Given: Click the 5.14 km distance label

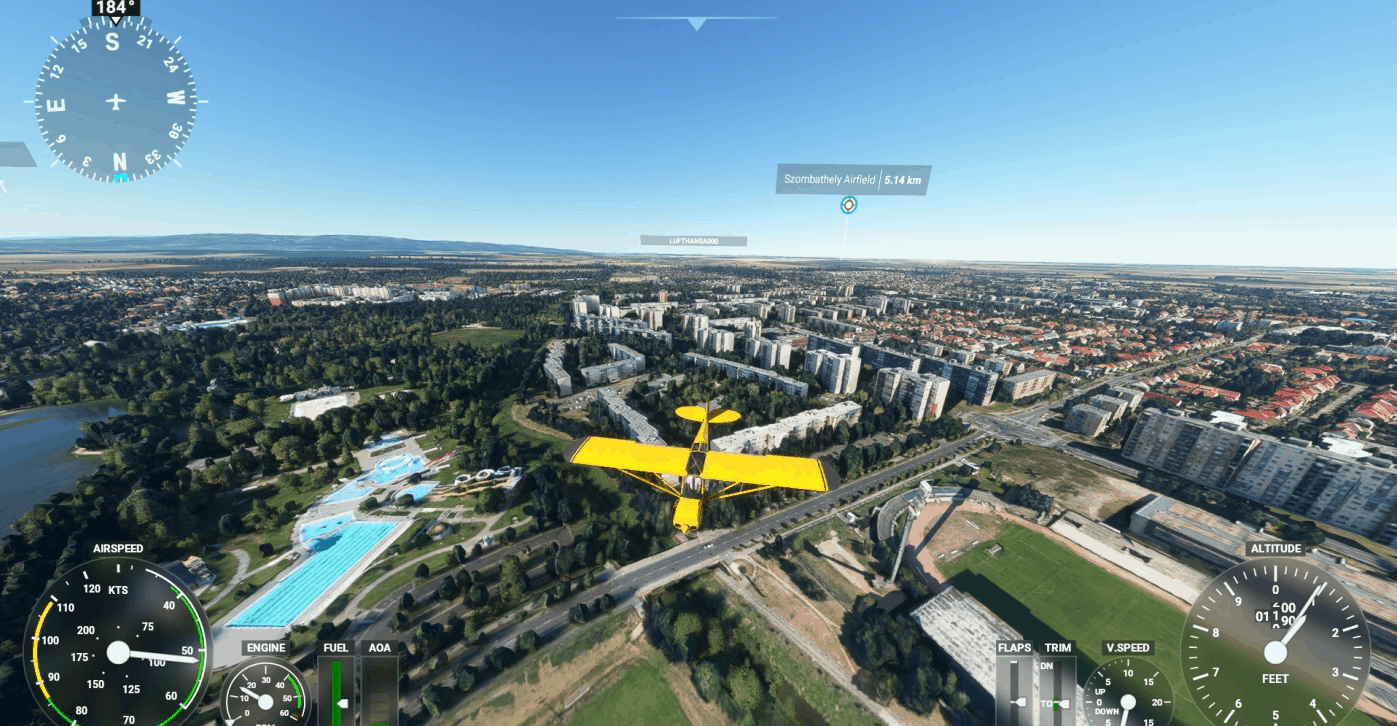Looking at the screenshot, I should (x=903, y=180).
